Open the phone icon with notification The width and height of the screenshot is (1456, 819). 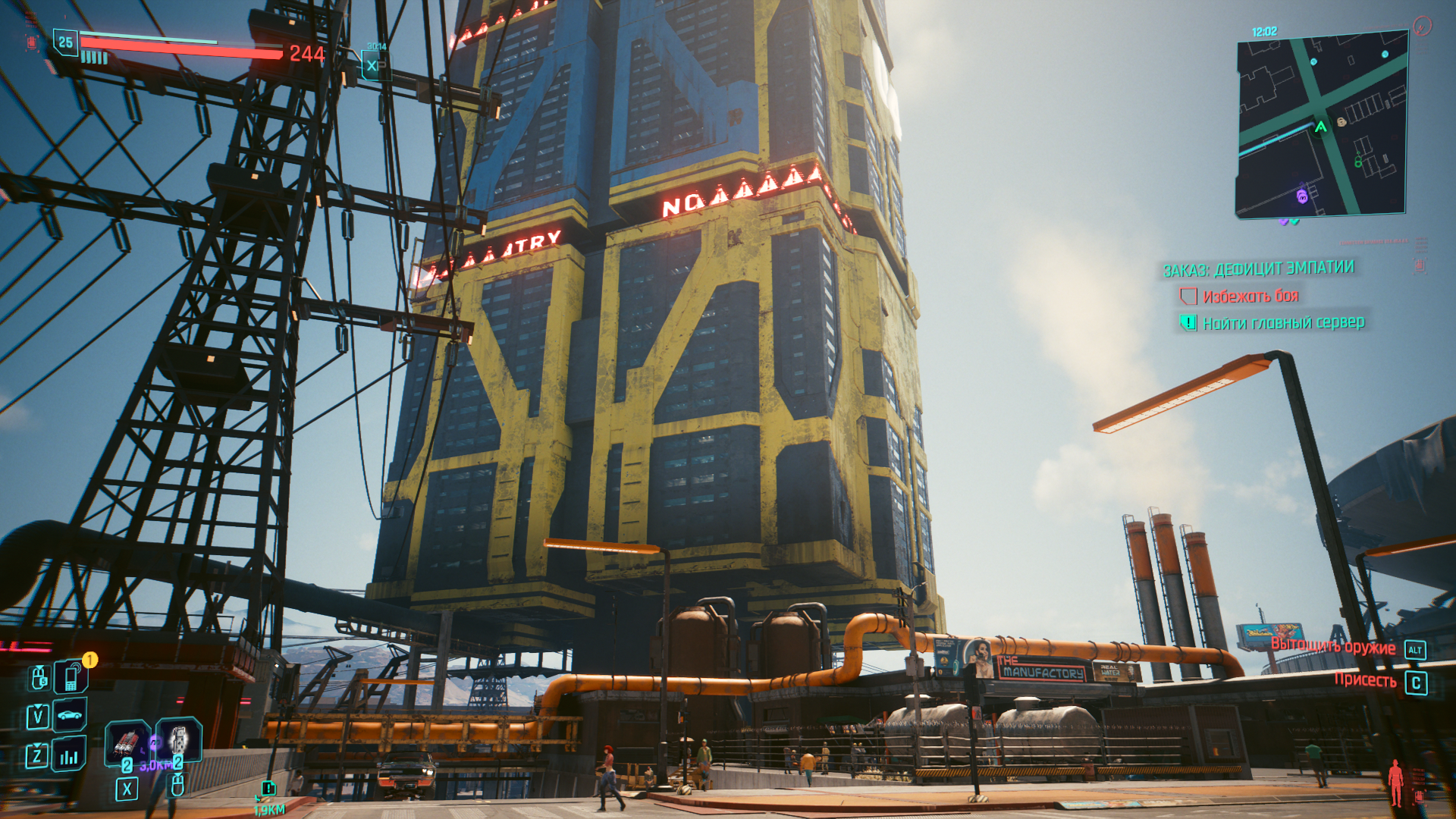71,676
